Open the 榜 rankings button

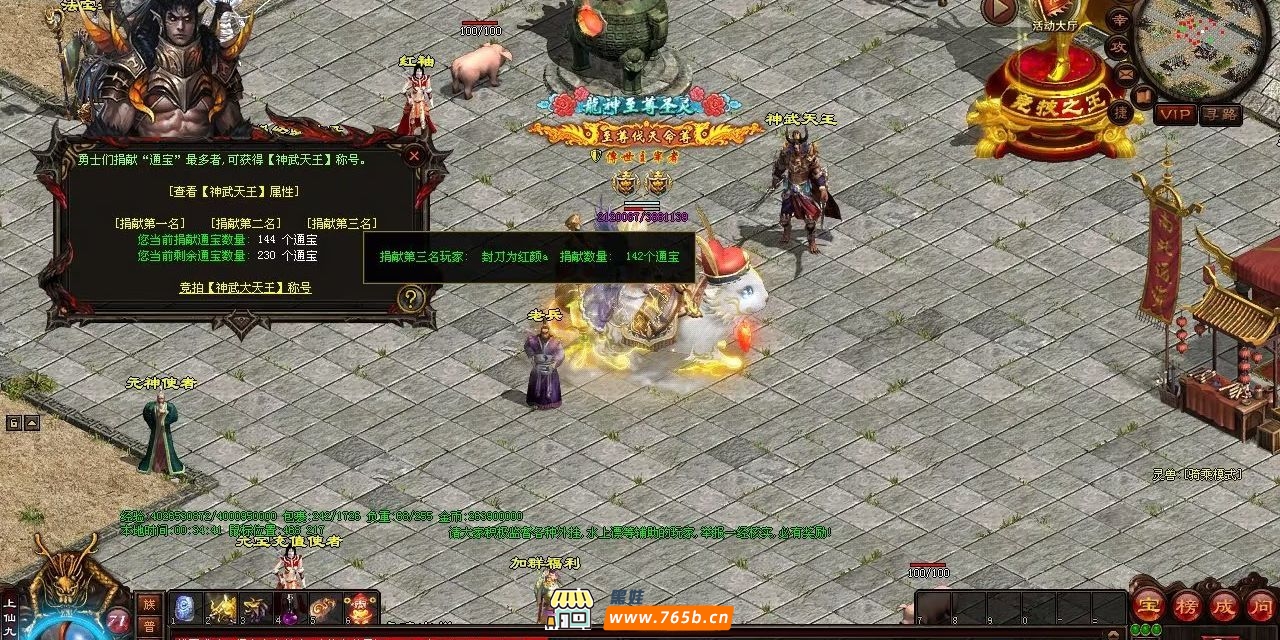pos(1186,605)
